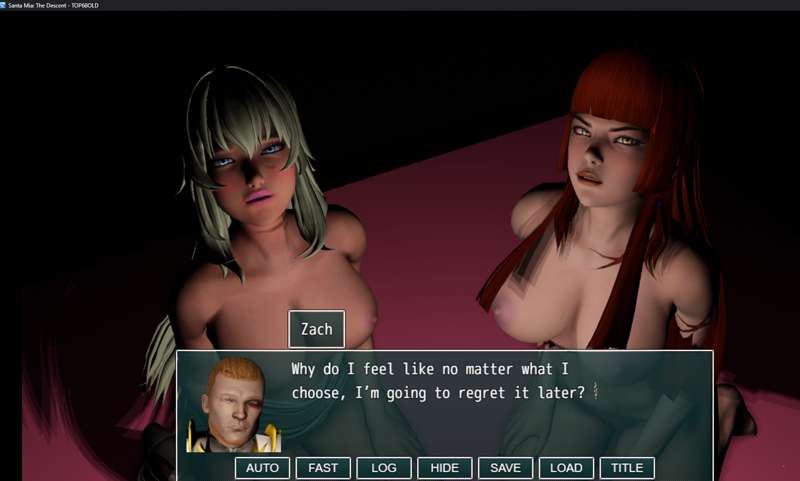The image size is (800, 481).
Task: Open the LOAD menu
Action: coord(566,468)
